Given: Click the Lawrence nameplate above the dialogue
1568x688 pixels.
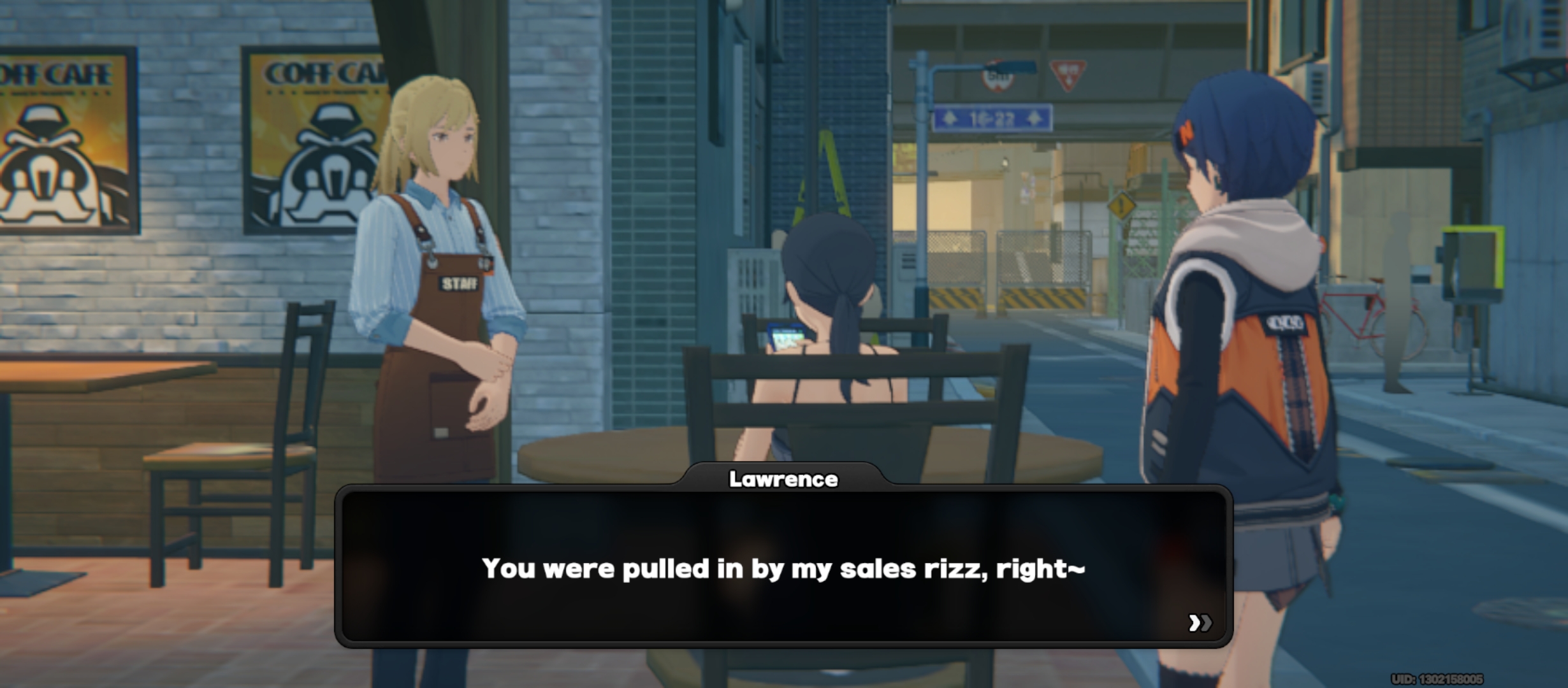Looking at the screenshot, I should (785, 480).
